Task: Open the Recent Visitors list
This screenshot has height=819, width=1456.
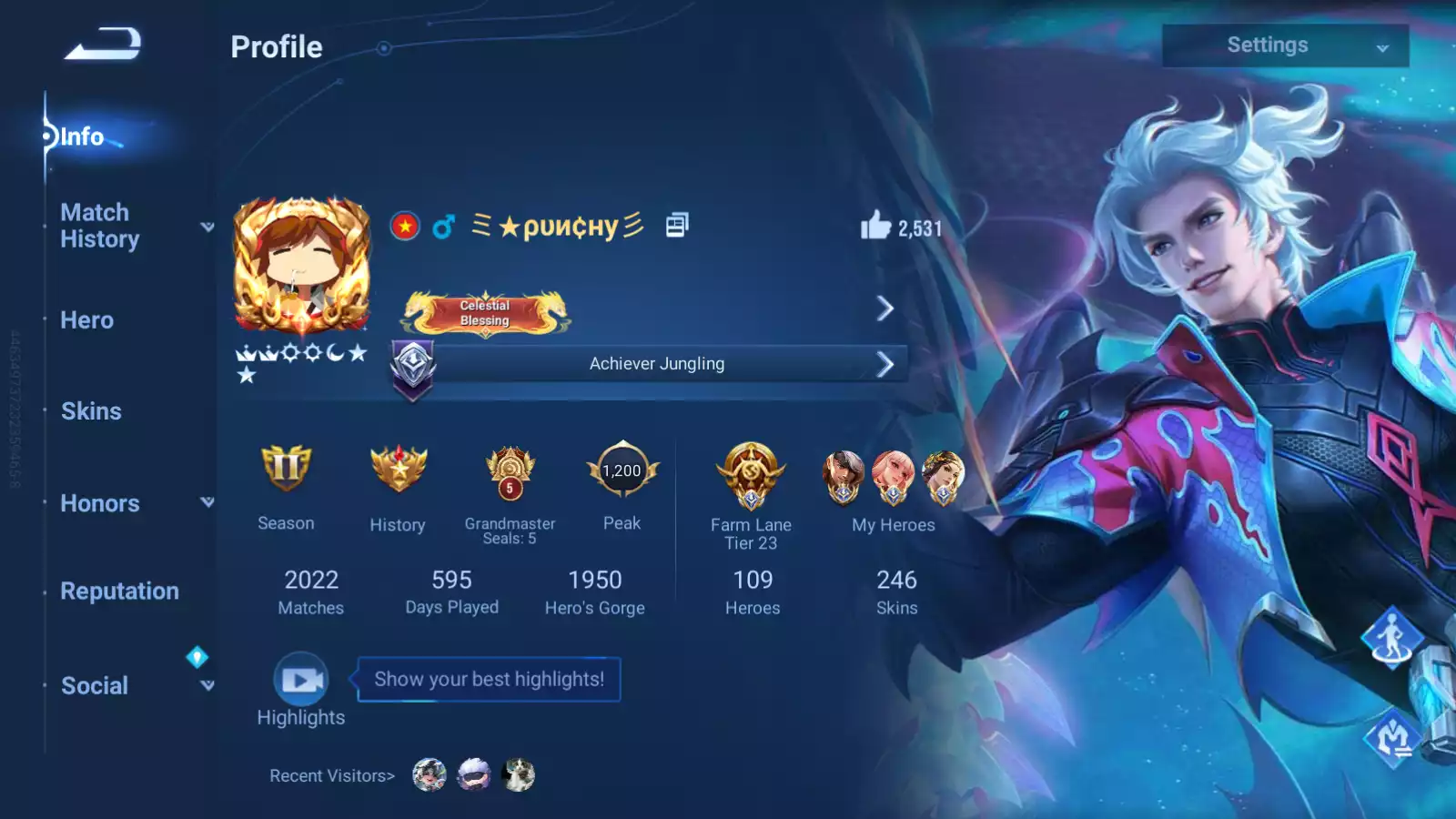Action: click(332, 776)
